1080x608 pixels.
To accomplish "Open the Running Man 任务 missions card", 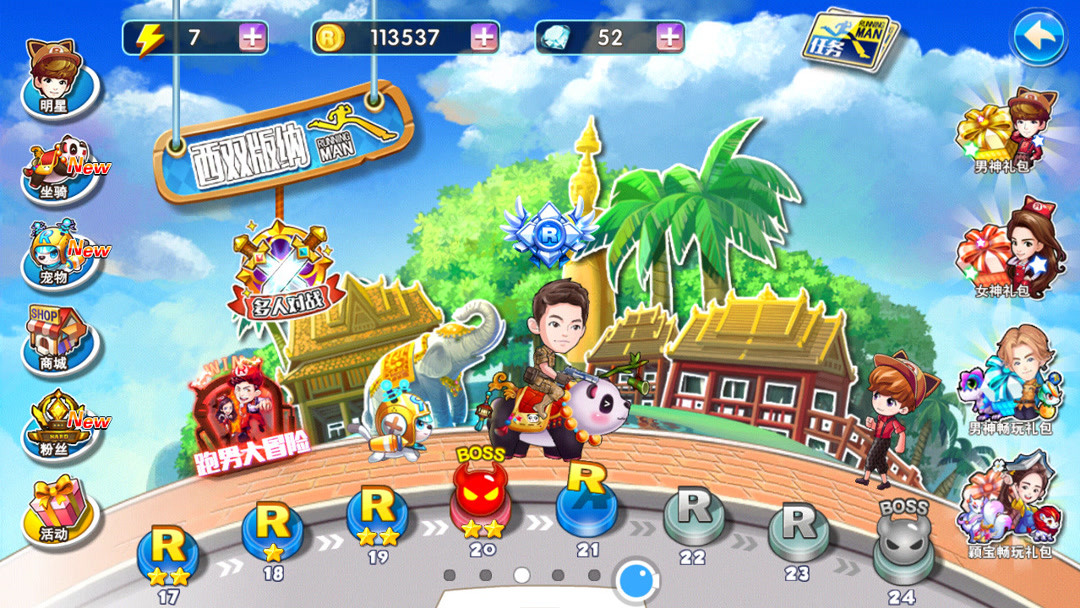I will tap(849, 42).
